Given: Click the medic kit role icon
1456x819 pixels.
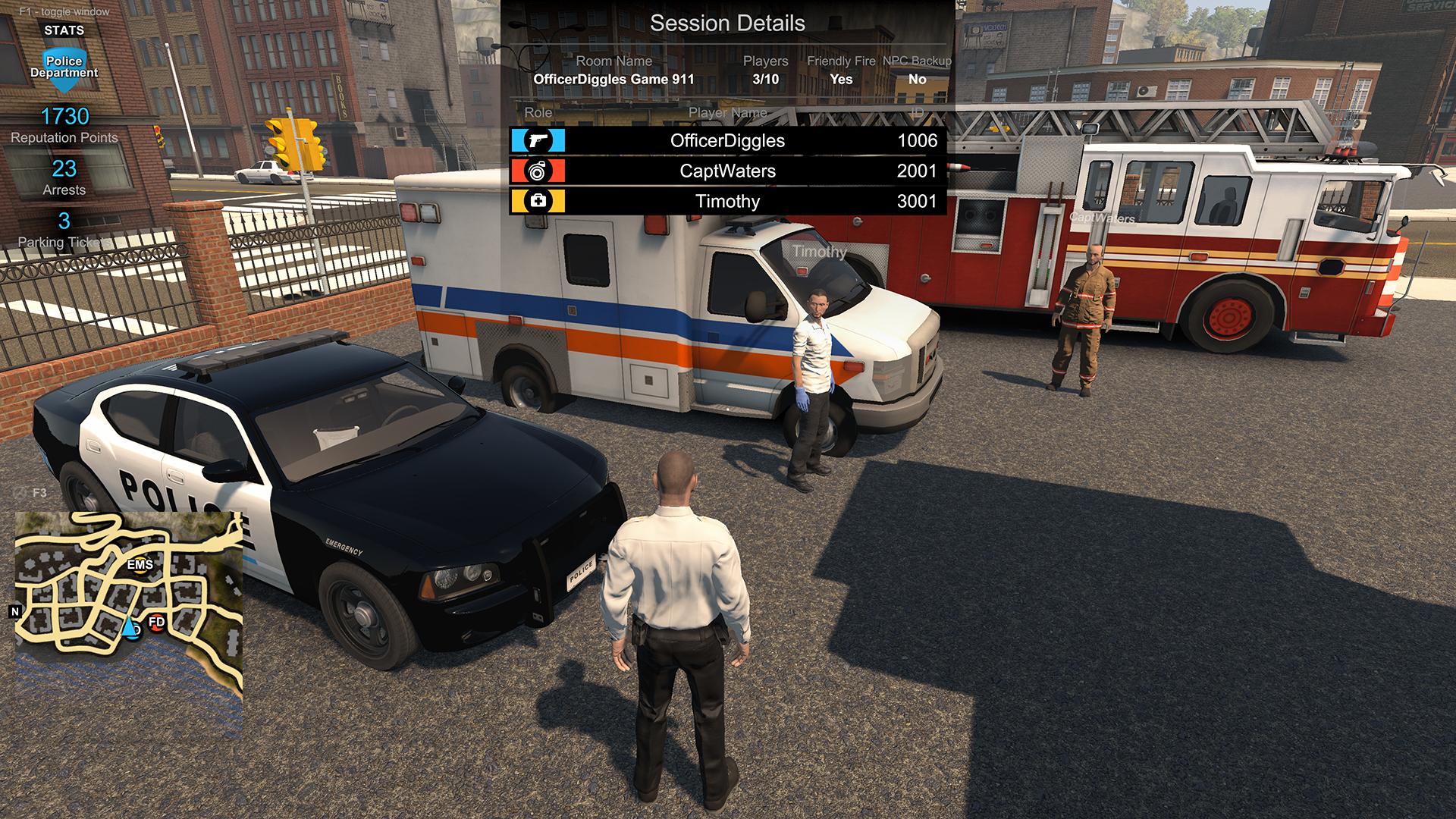Looking at the screenshot, I should coord(538,202).
